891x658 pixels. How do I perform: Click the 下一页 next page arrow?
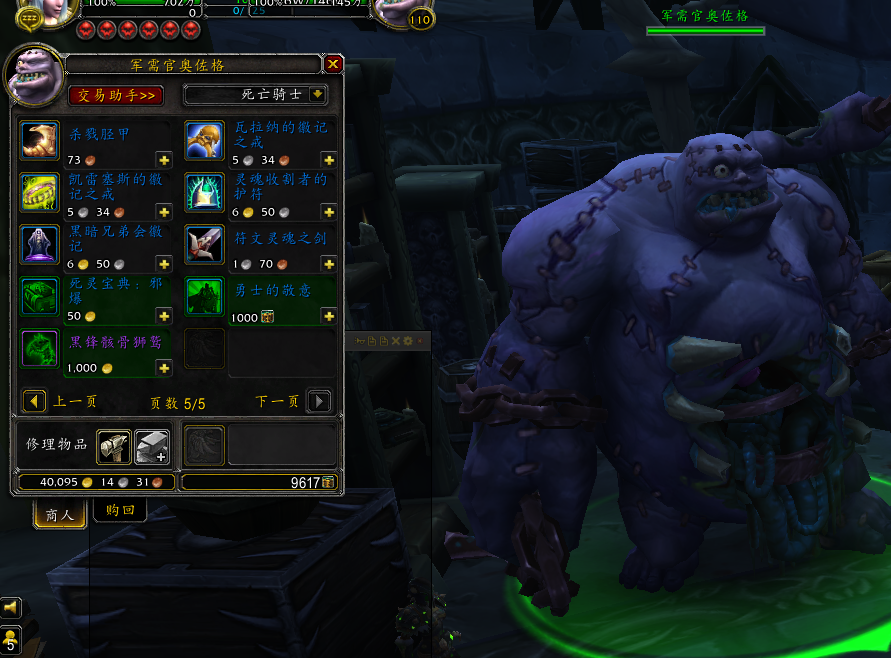point(318,402)
